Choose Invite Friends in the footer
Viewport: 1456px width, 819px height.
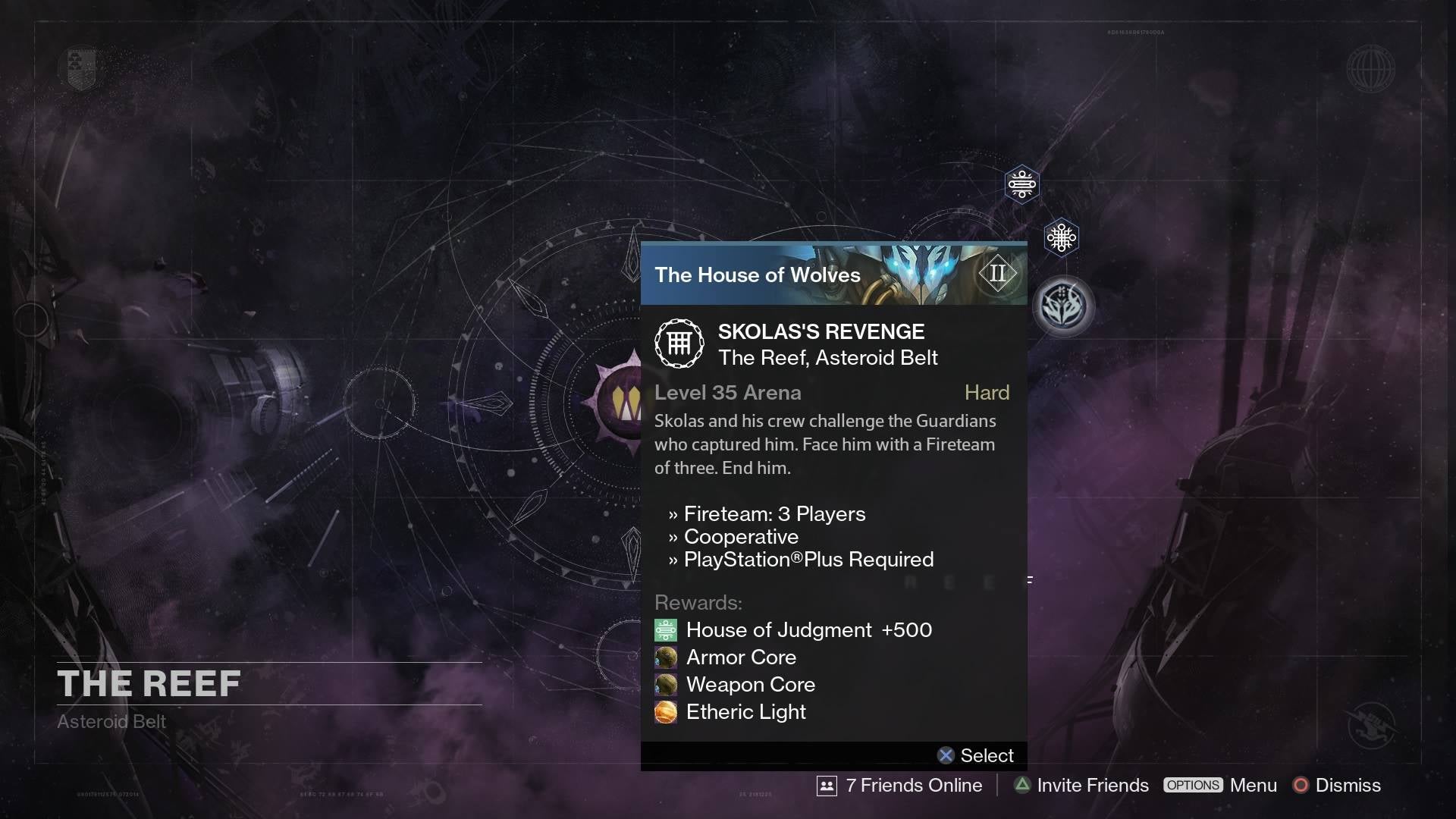pyautogui.click(x=1081, y=786)
